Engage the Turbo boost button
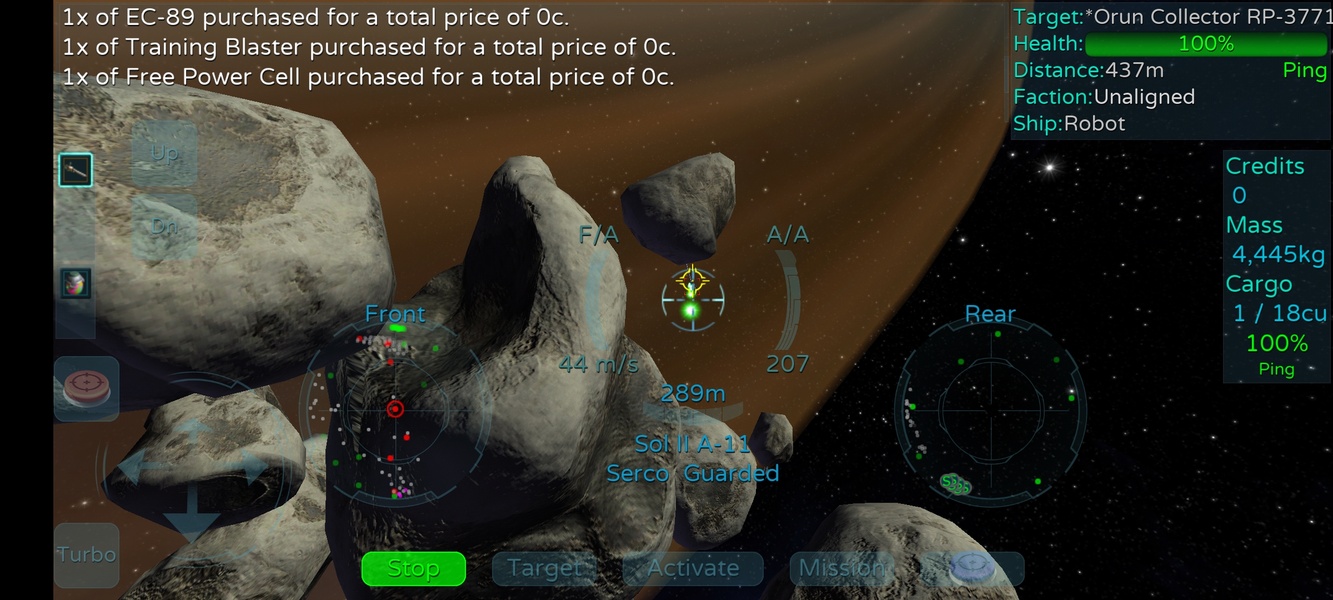1333x600 pixels. [x=86, y=555]
